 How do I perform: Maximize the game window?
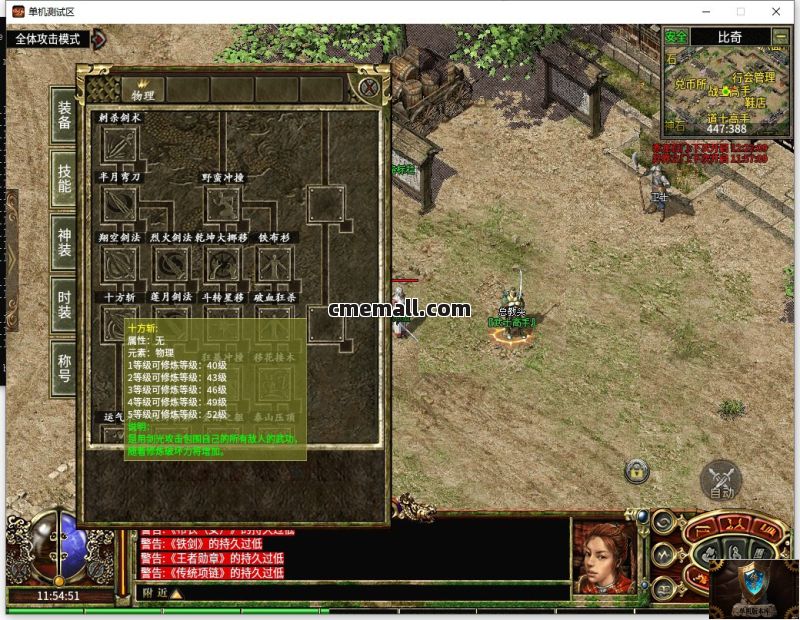click(741, 12)
